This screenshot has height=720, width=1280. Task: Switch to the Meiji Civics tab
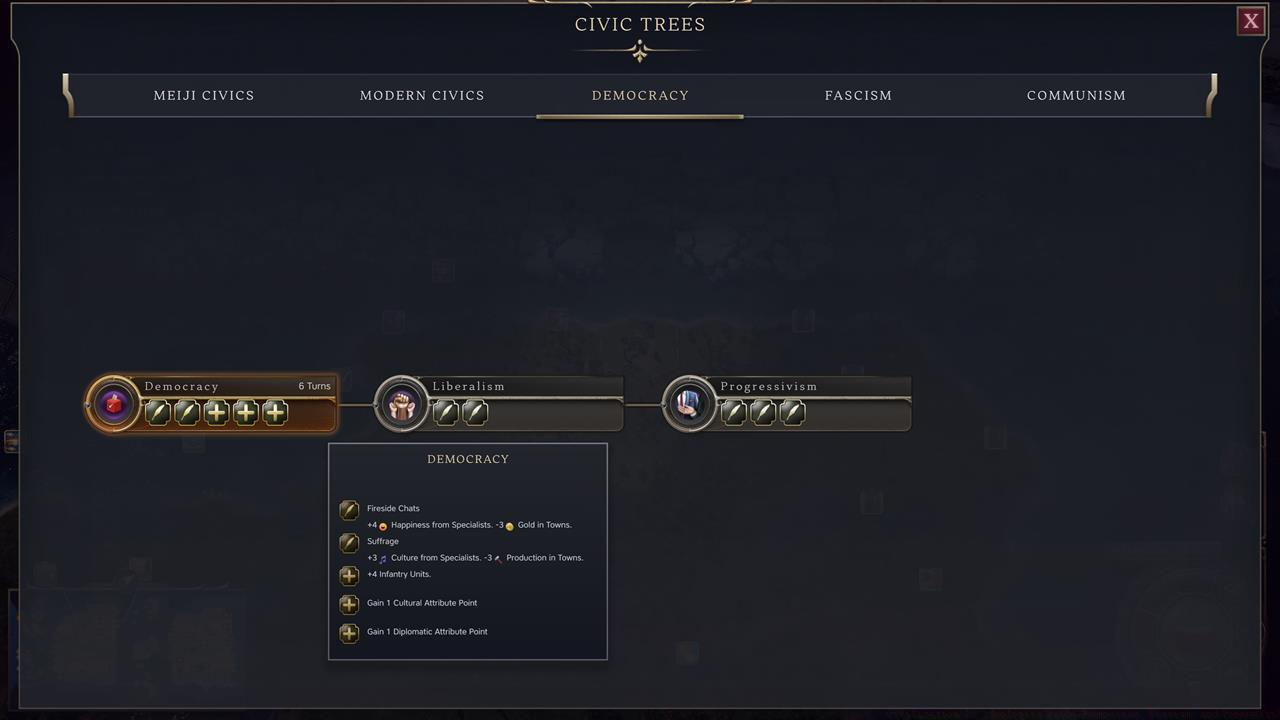[x=204, y=95]
